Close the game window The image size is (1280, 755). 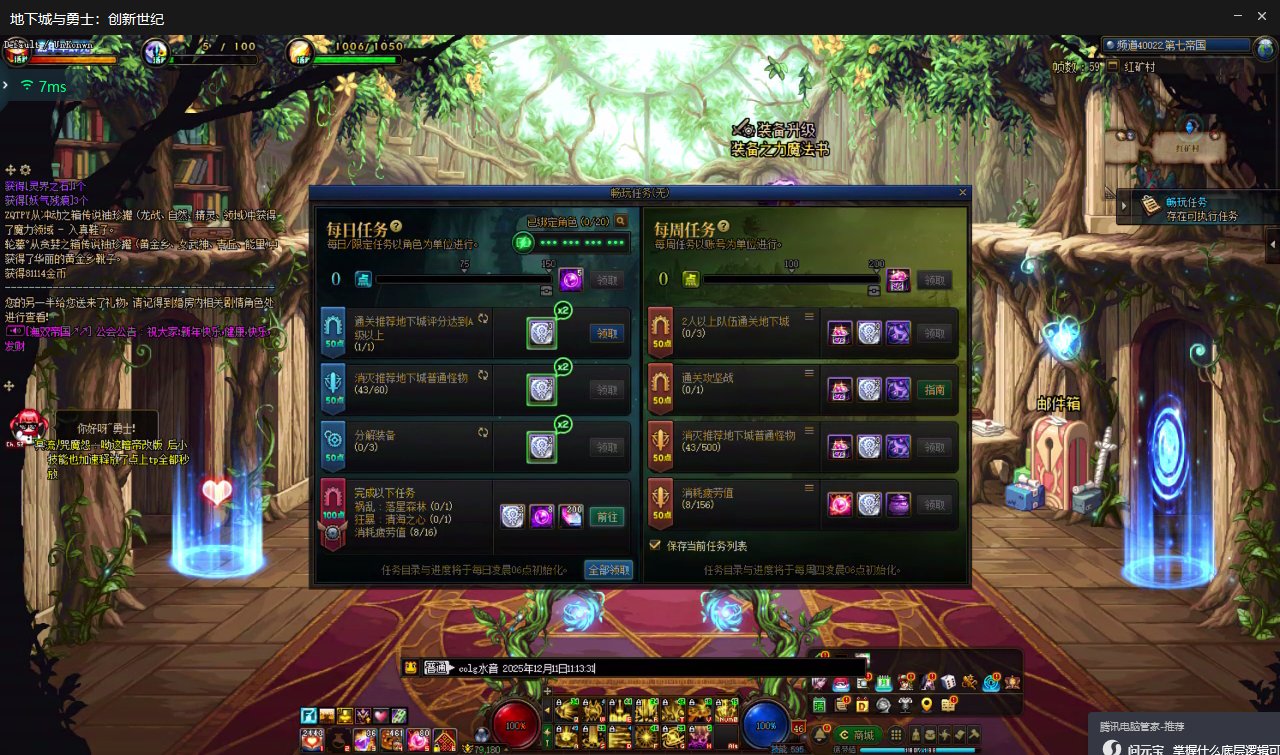click(x=1263, y=16)
